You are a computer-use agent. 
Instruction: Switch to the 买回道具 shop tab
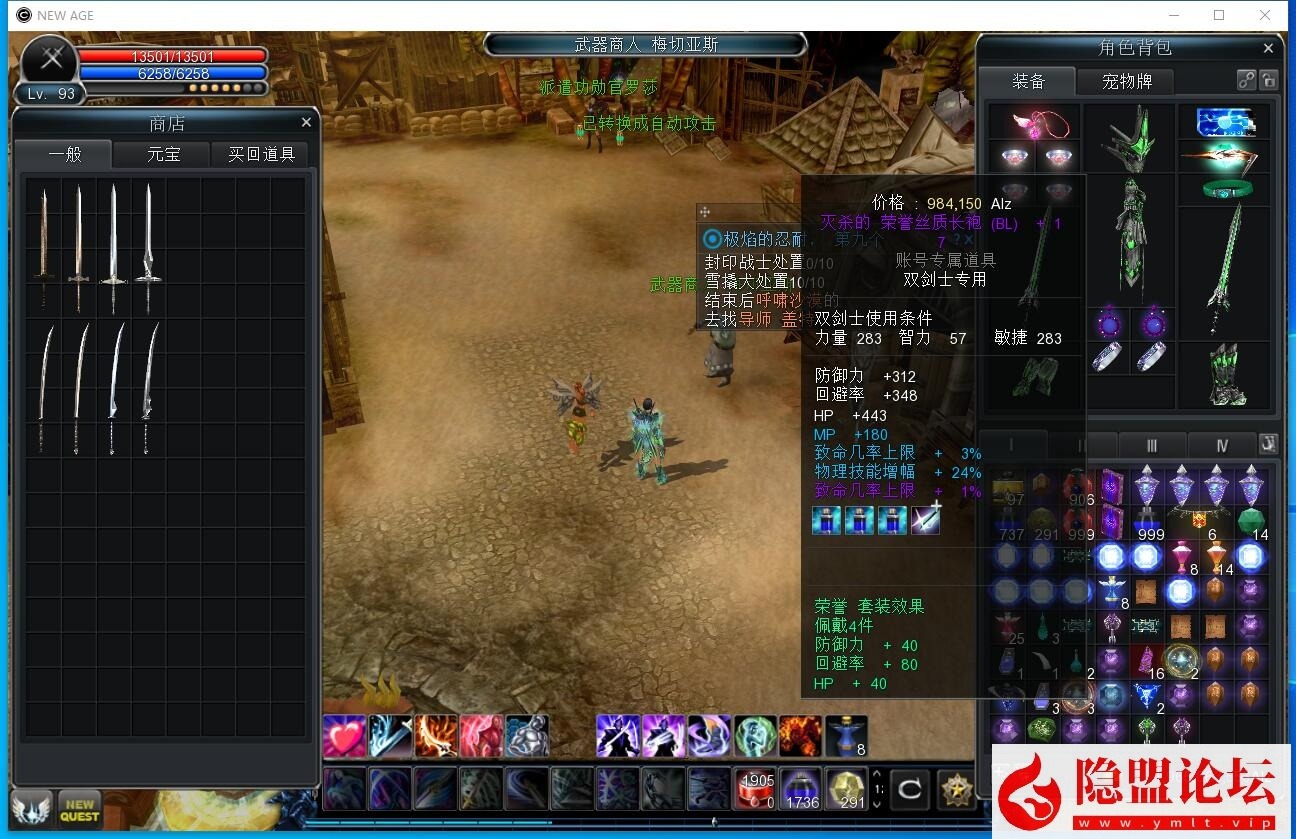(260, 155)
